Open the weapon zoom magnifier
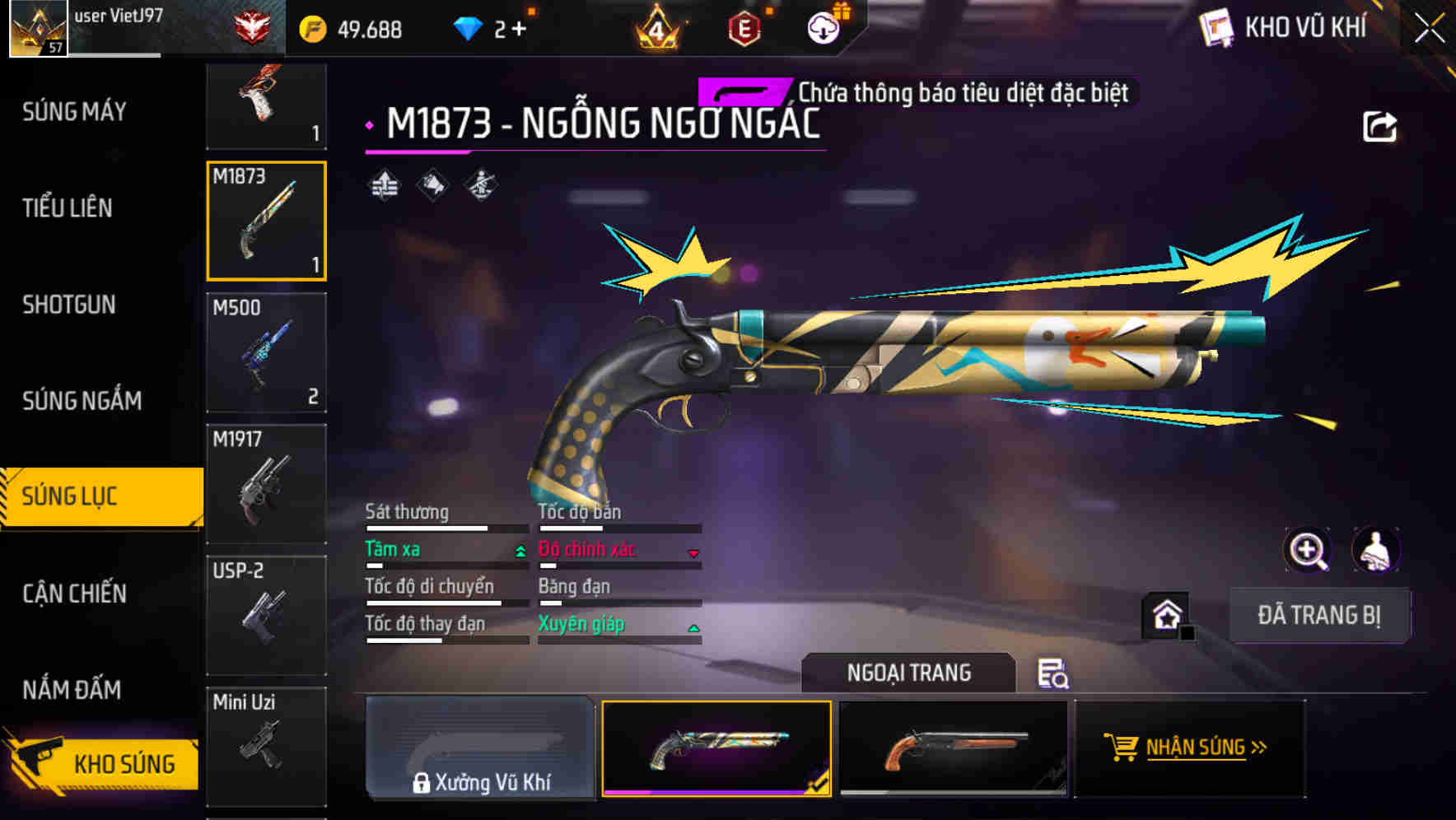Screen dimensions: 1456x820 tap(1308, 550)
